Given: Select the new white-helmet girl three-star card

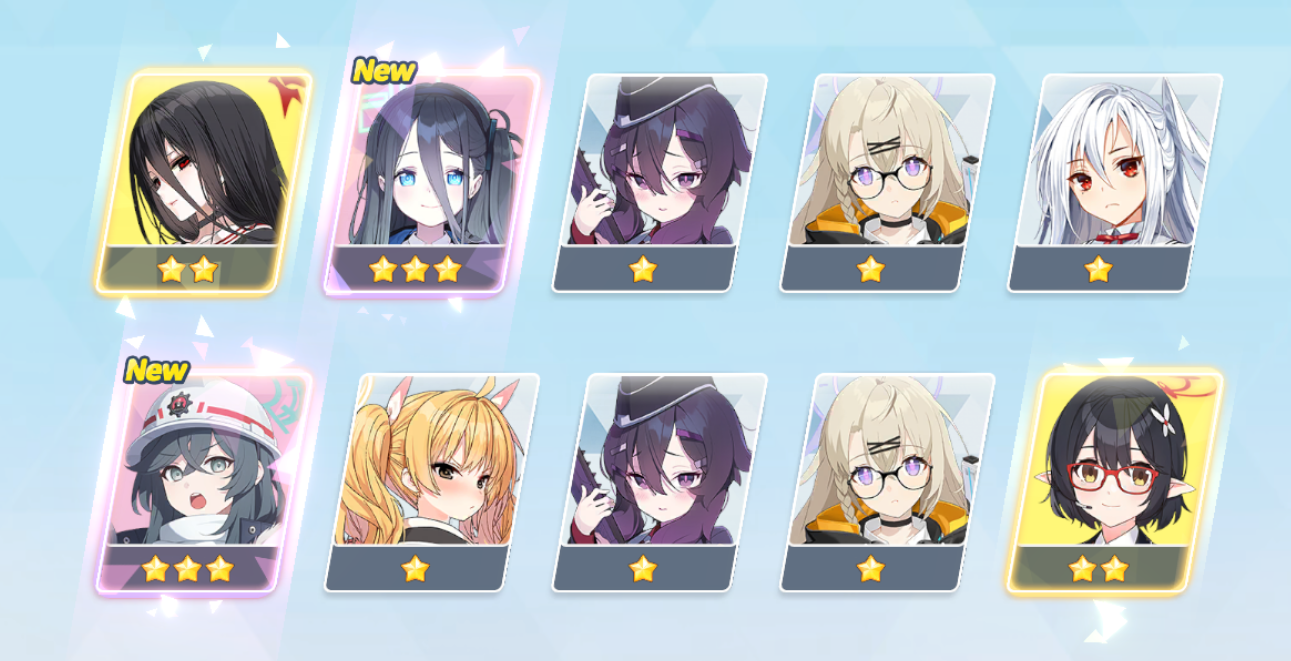Looking at the screenshot, I should coord(203,480).
